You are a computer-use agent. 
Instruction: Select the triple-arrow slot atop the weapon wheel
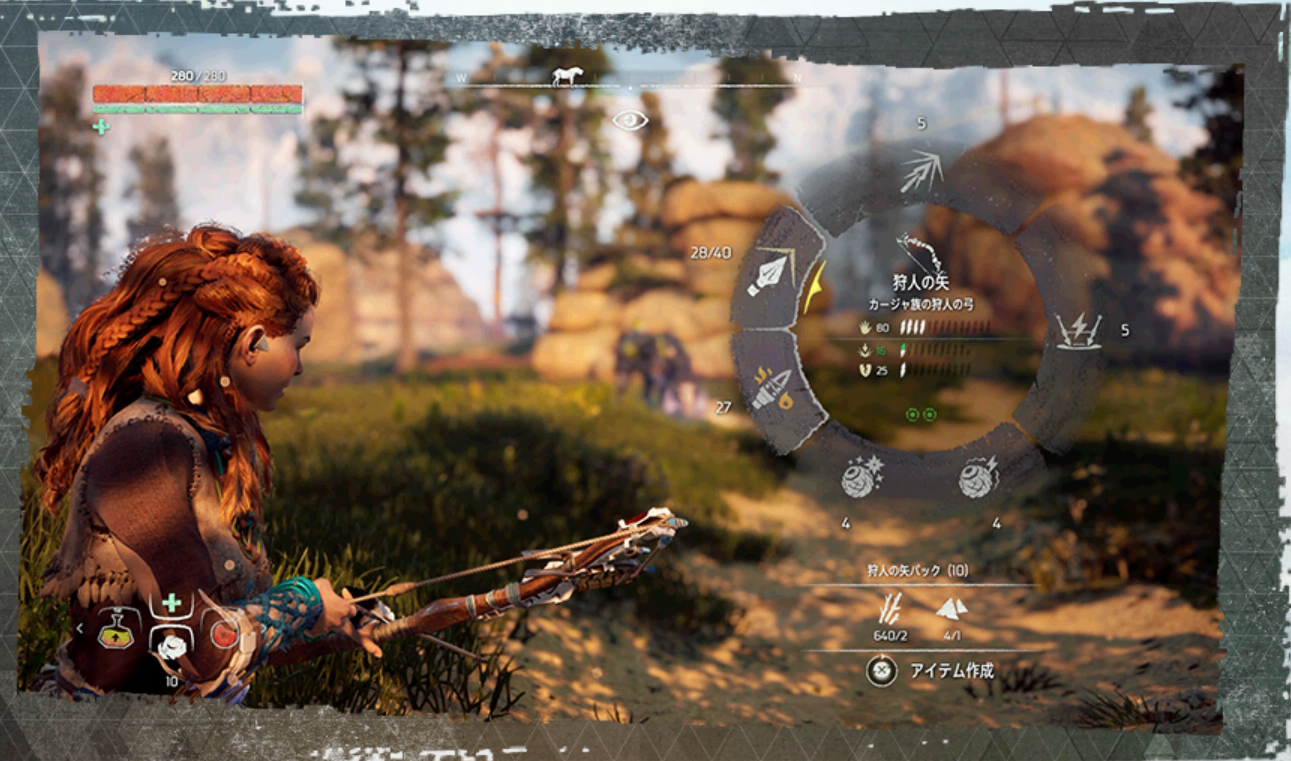coord(920,172)
